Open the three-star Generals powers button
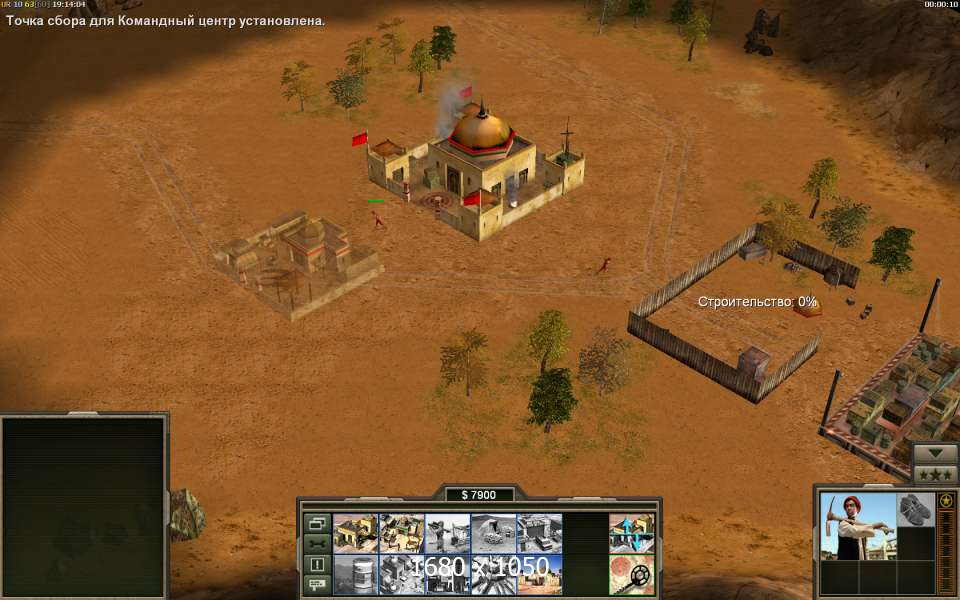Image resolution: width=960 pixels, height=600 pixels. 935,474
